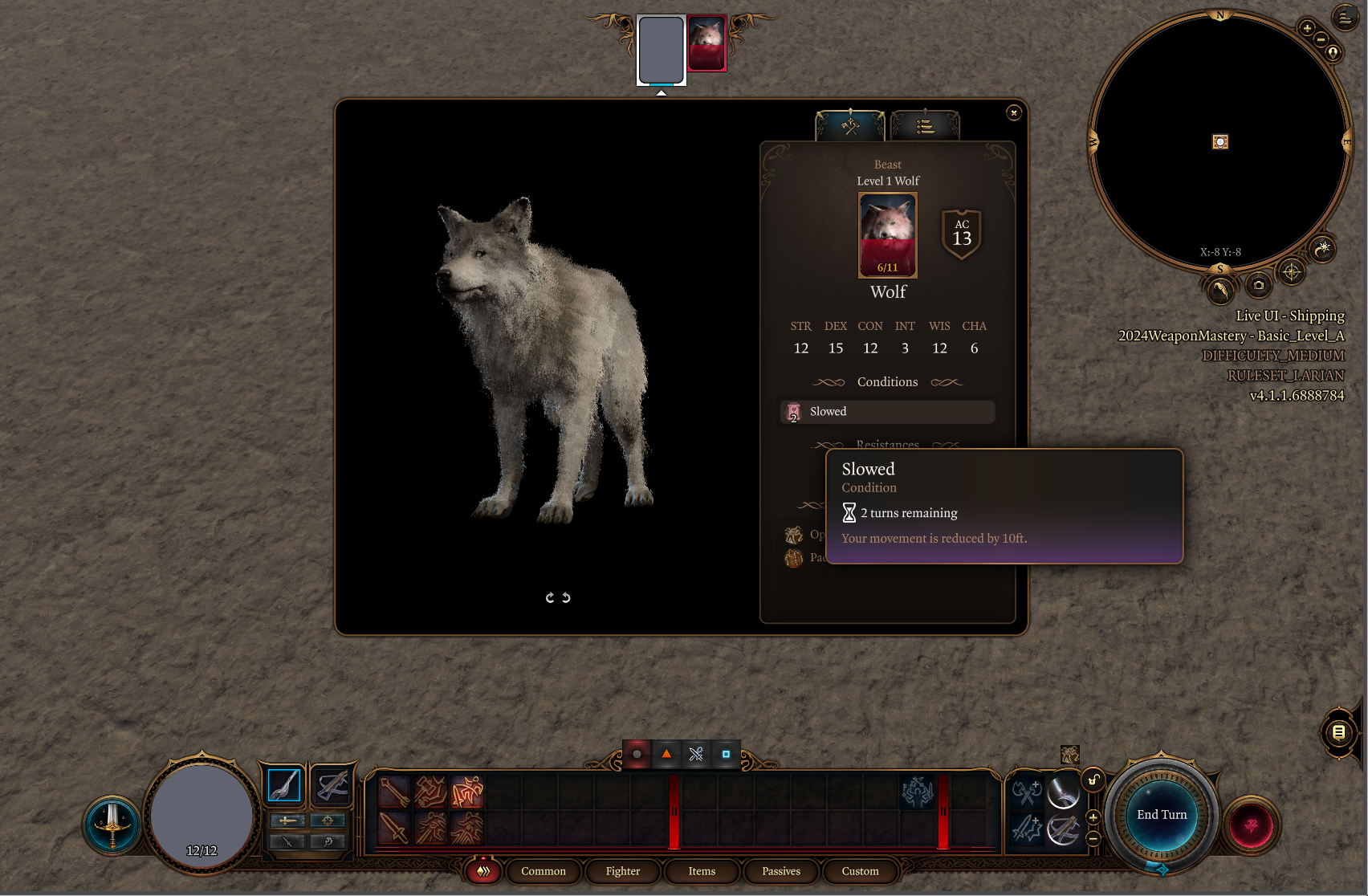This screenshot has height=896, width=1368.
Task: Open the camera mode button under minimap
Action: pos(1258,285)
